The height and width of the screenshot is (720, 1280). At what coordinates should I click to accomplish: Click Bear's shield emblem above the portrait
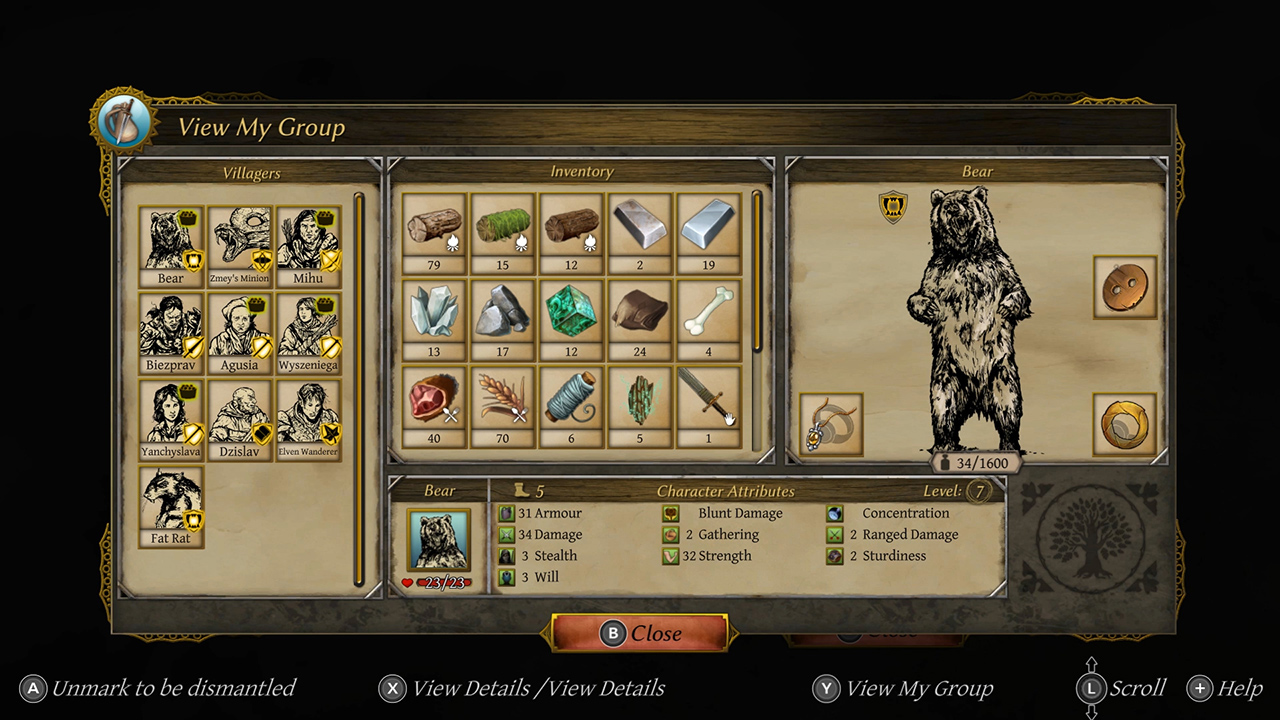(x=893, y=207)
